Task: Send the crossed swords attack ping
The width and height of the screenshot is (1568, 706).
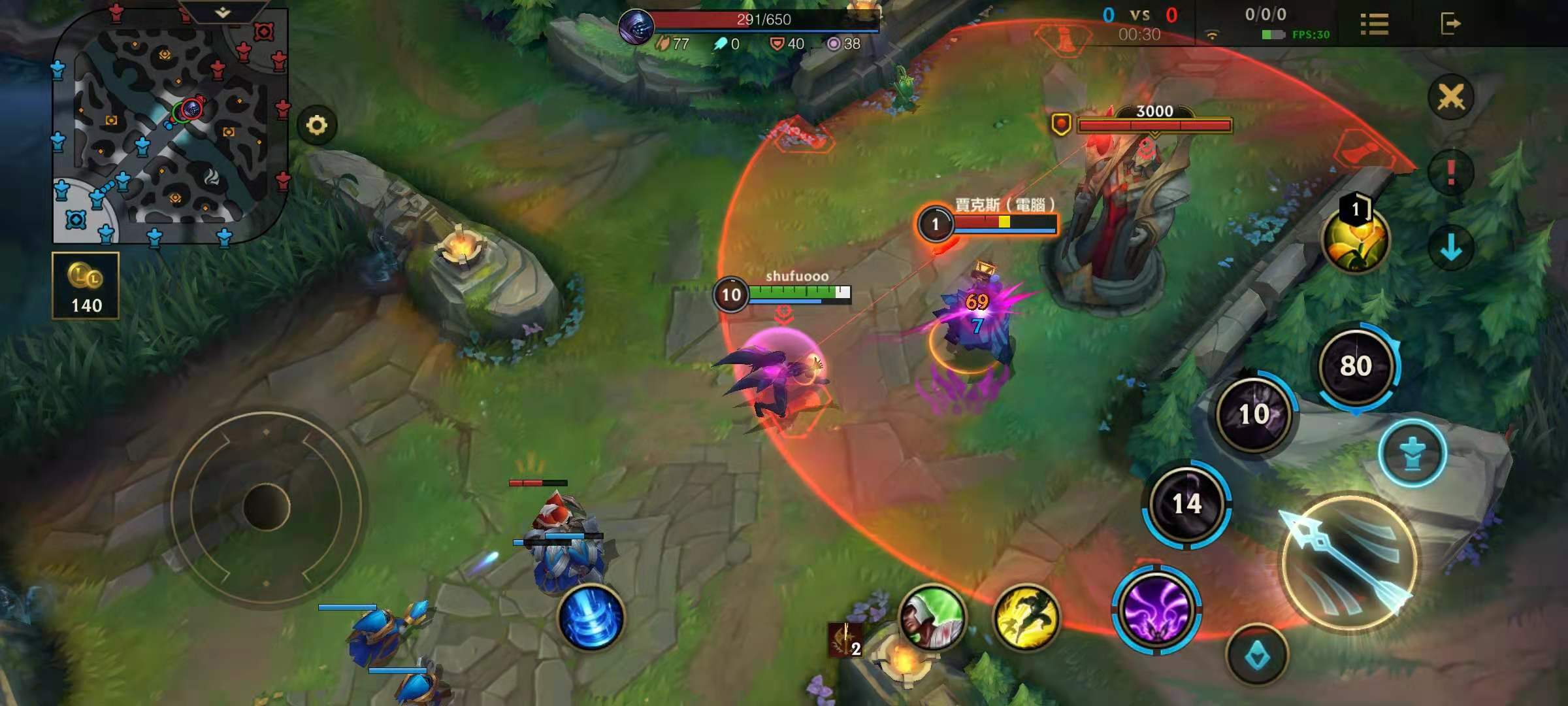Action: point(1450,98)
